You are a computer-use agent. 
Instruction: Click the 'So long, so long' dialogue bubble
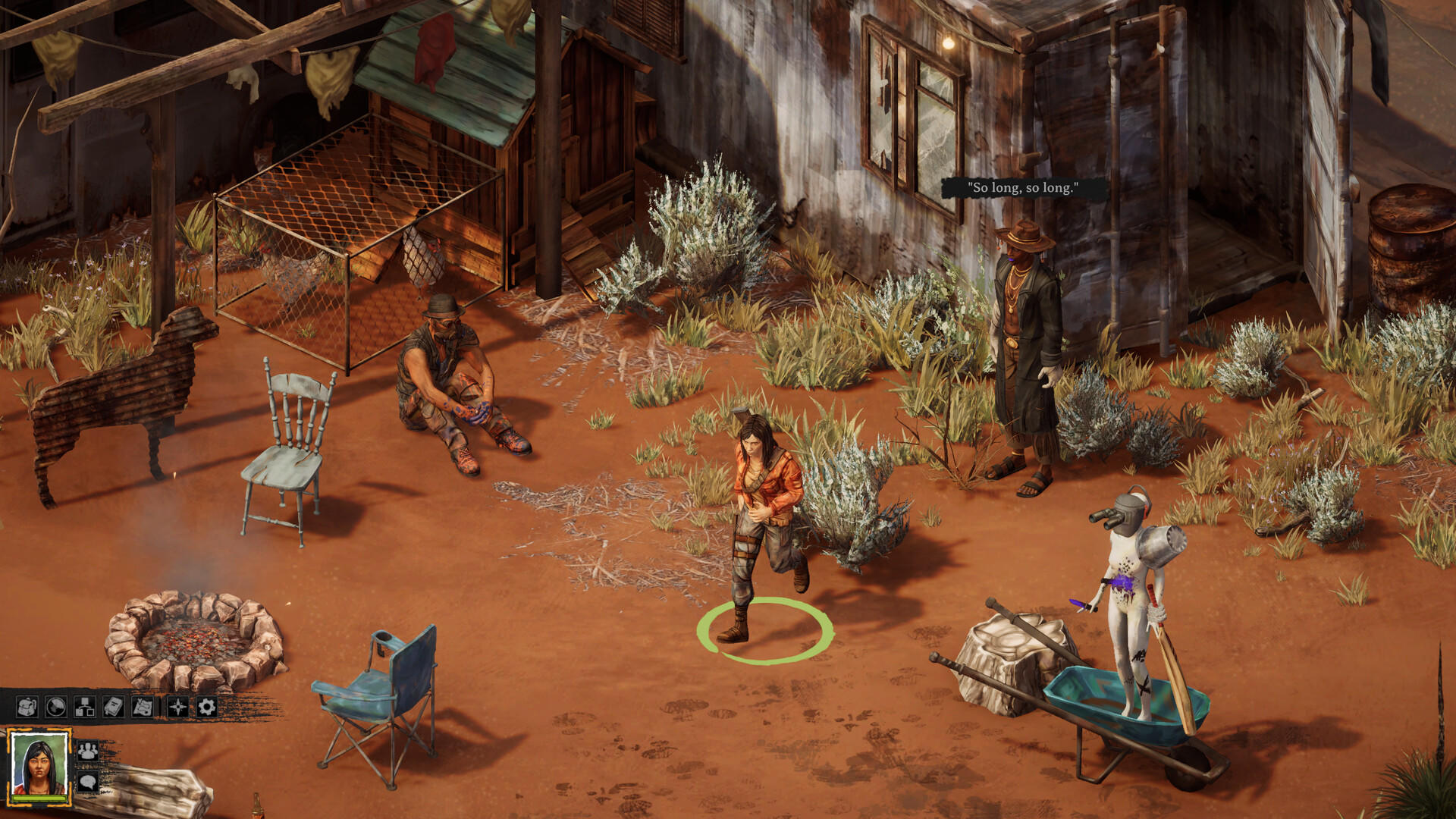(1024, 188)
